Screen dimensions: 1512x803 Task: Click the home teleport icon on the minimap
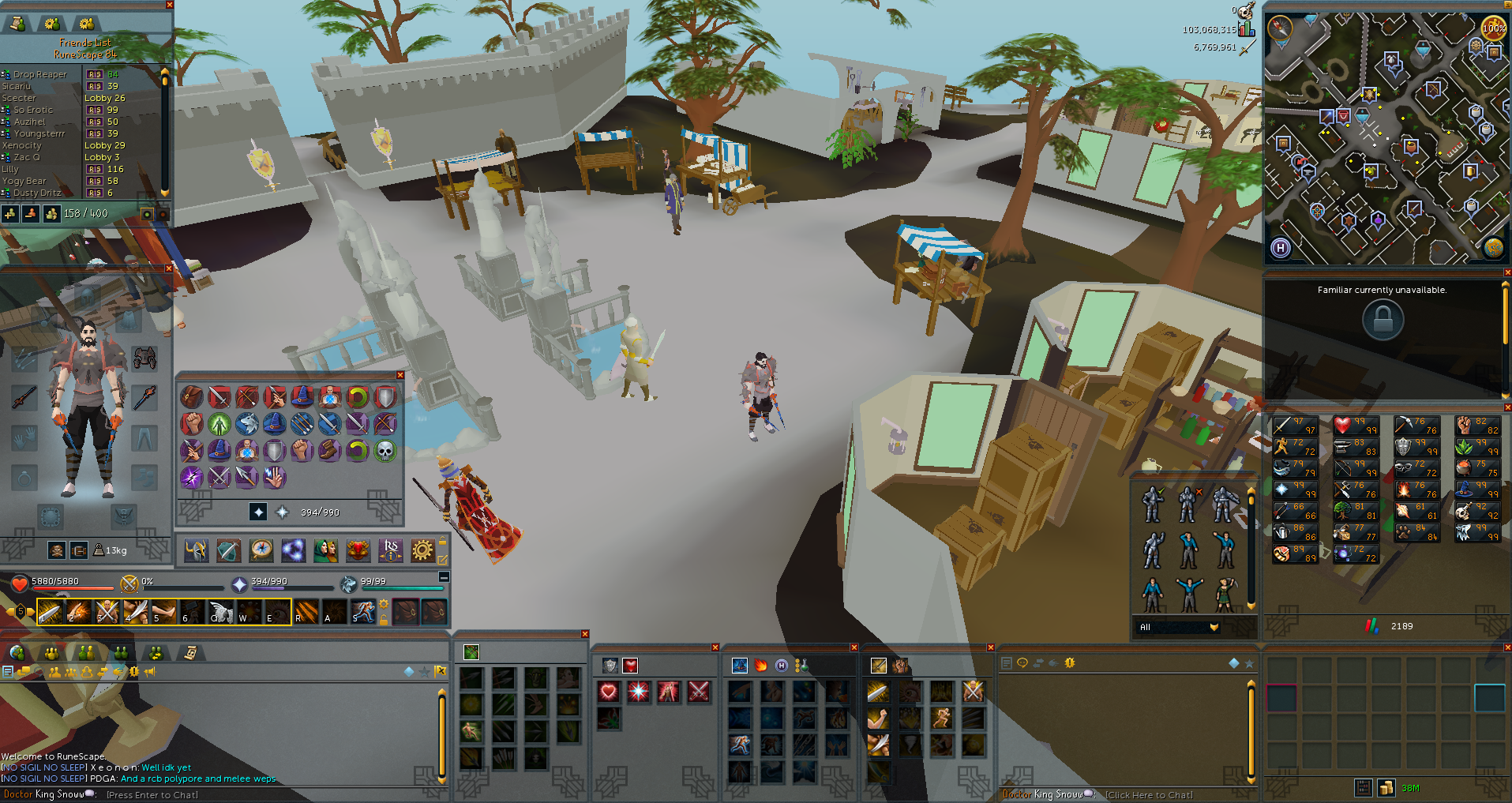click(1280, 247)
